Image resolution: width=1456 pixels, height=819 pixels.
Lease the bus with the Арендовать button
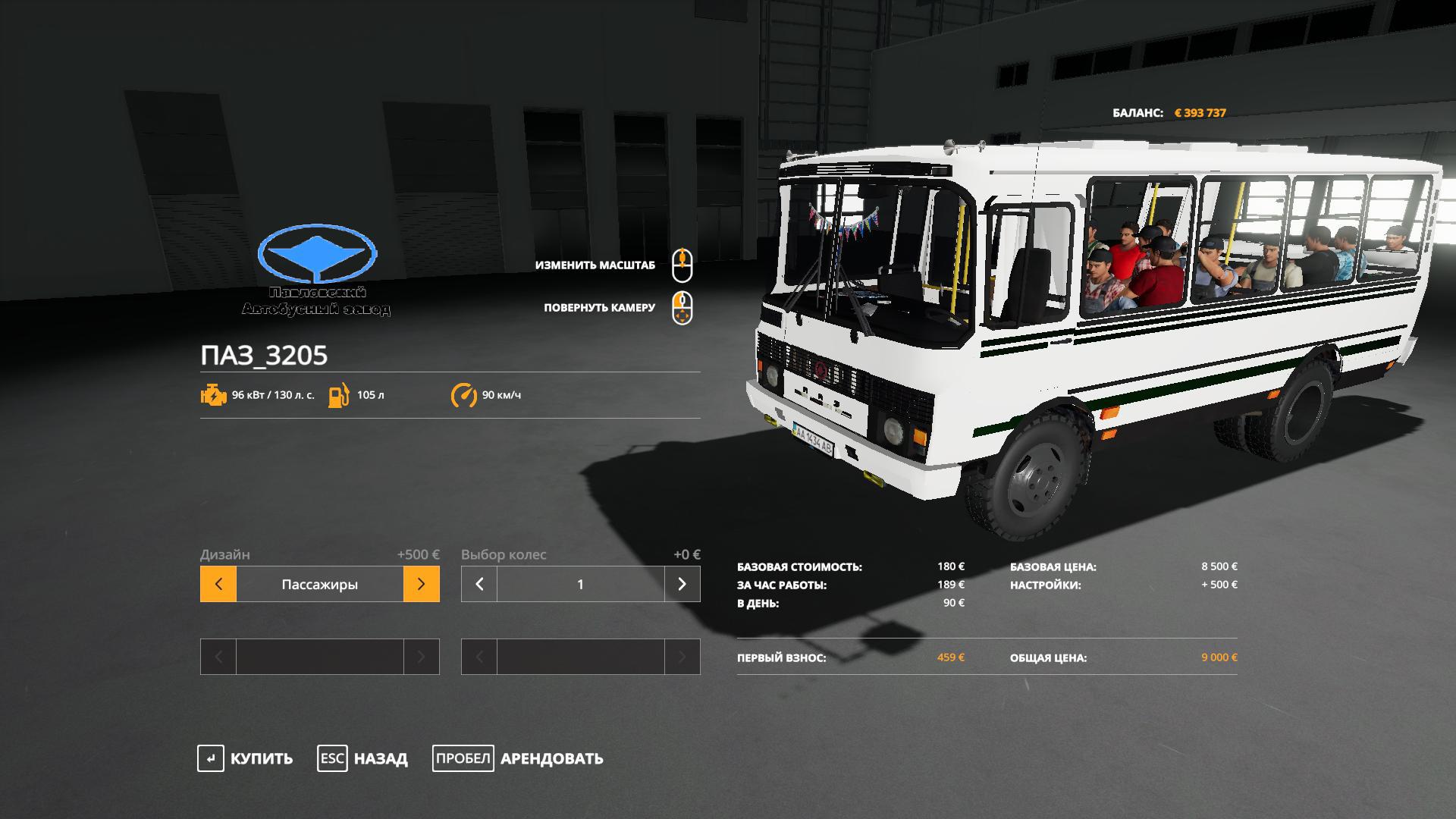point(518,758)
